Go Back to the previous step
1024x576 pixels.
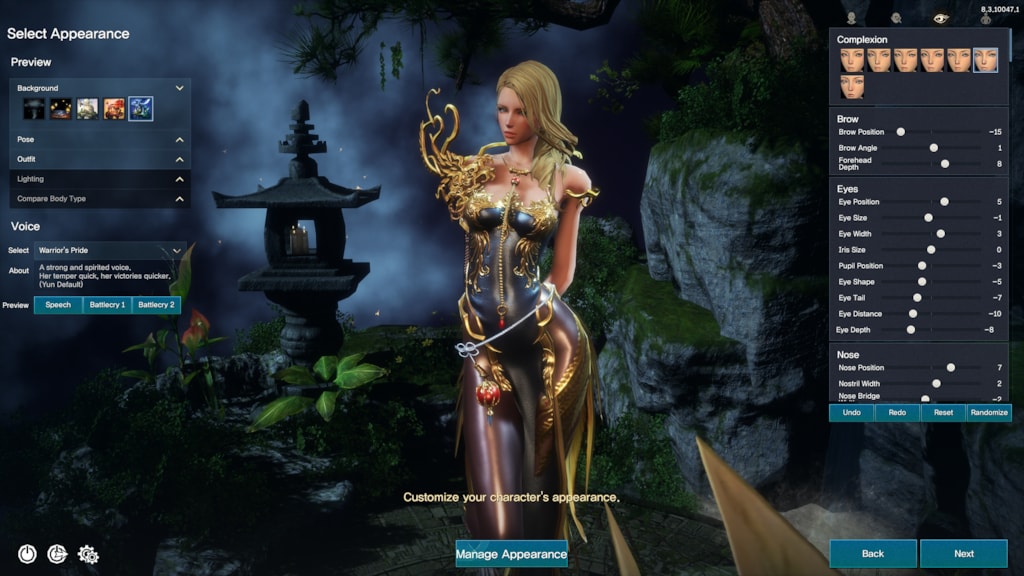tap(872, 553)
